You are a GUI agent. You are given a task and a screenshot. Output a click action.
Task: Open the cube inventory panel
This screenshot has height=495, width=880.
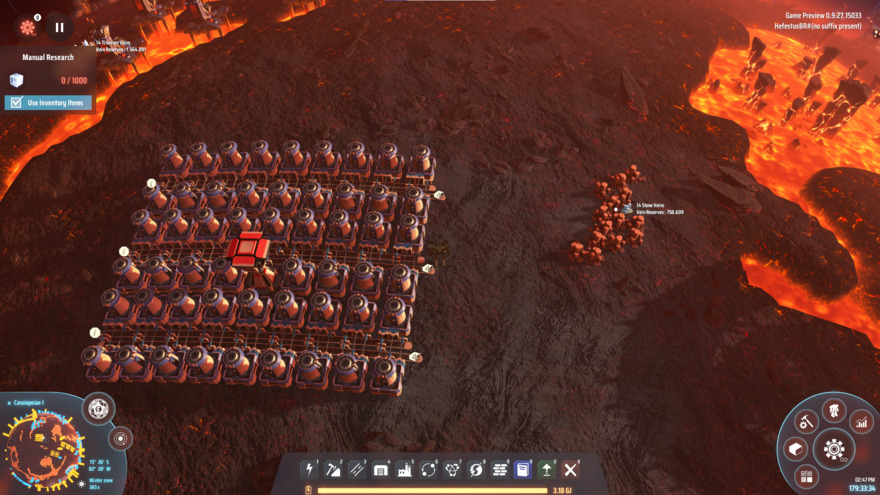click(797, 449)
